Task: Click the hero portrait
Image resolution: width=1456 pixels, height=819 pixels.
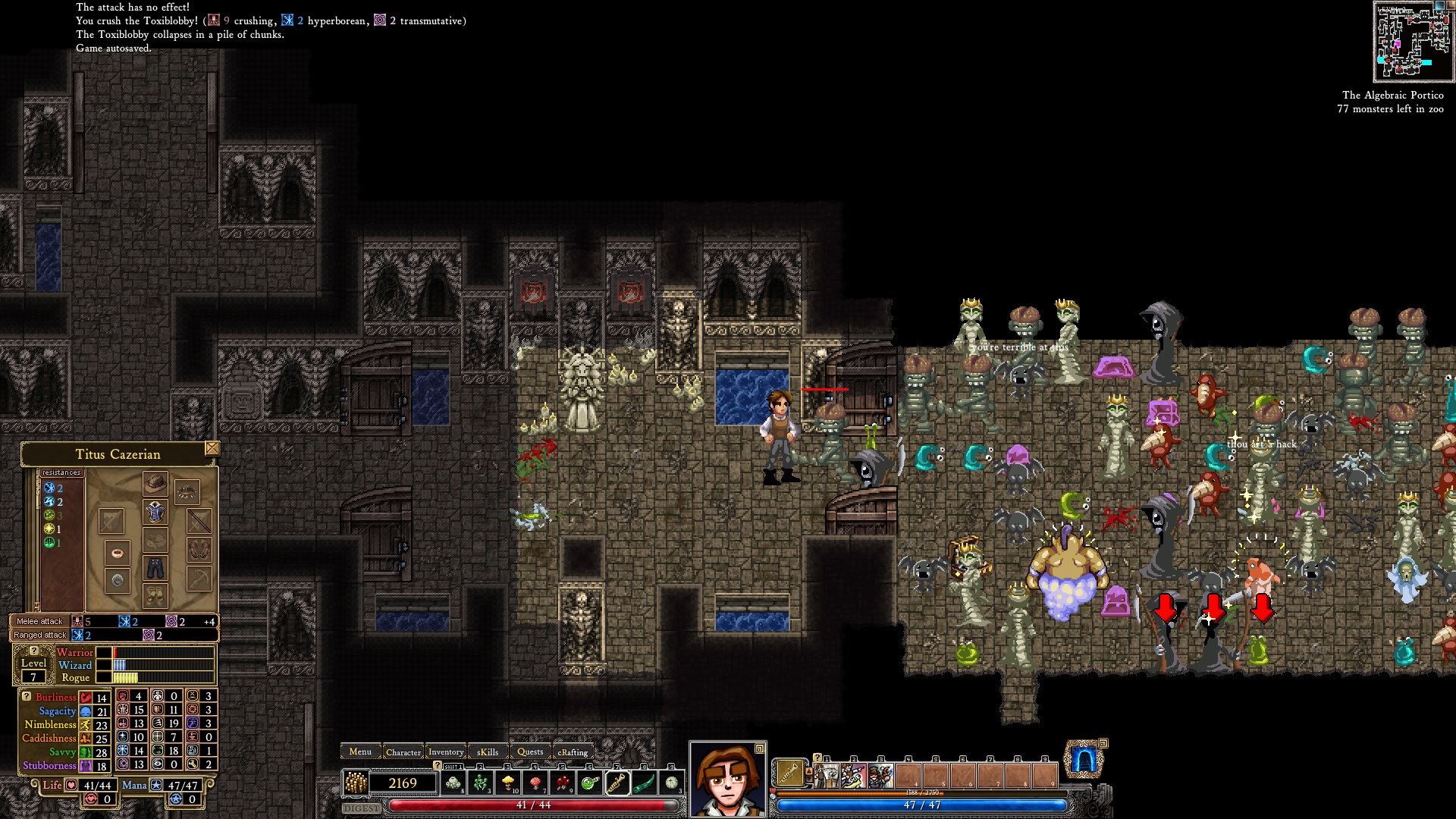Action: (727, 779)
